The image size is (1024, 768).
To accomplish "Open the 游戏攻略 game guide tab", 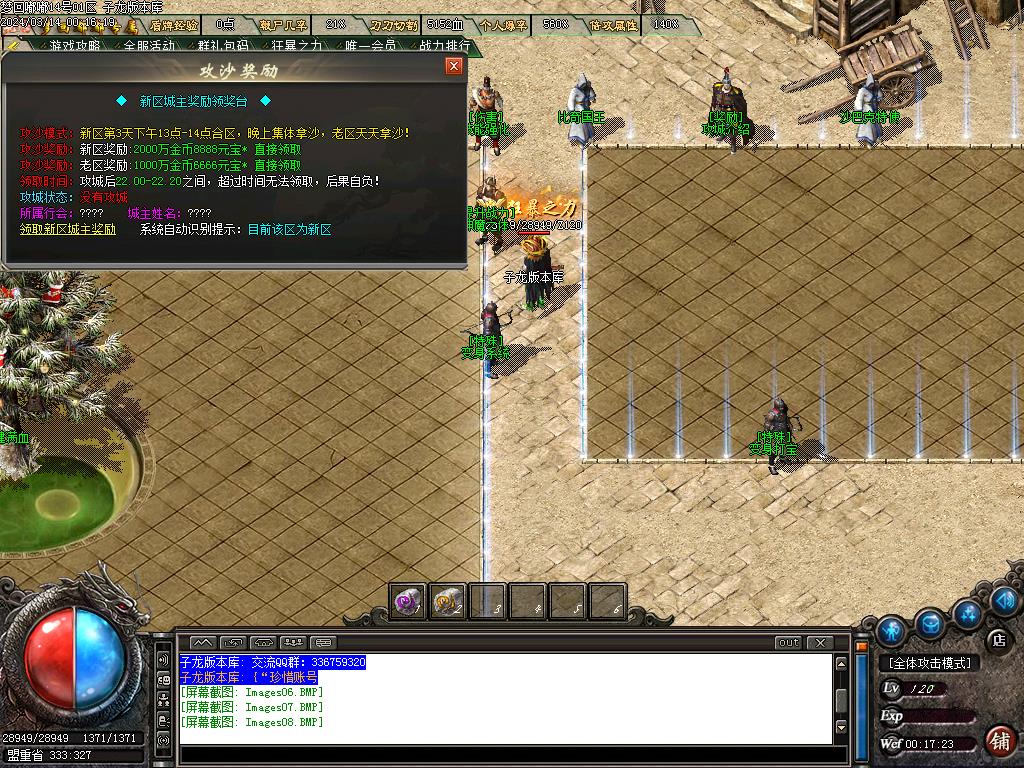I will (x=75, y=45).
